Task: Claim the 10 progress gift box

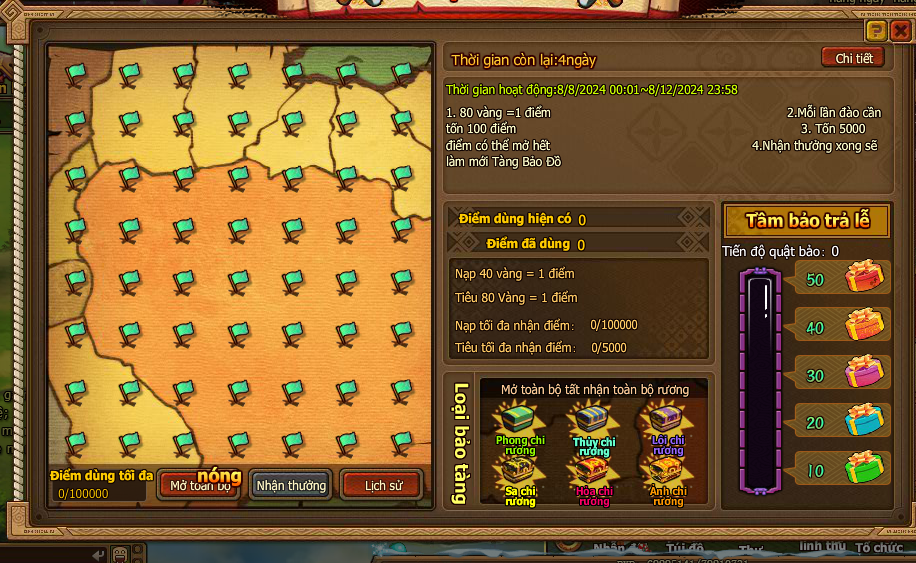Action: tap(865, 468)
